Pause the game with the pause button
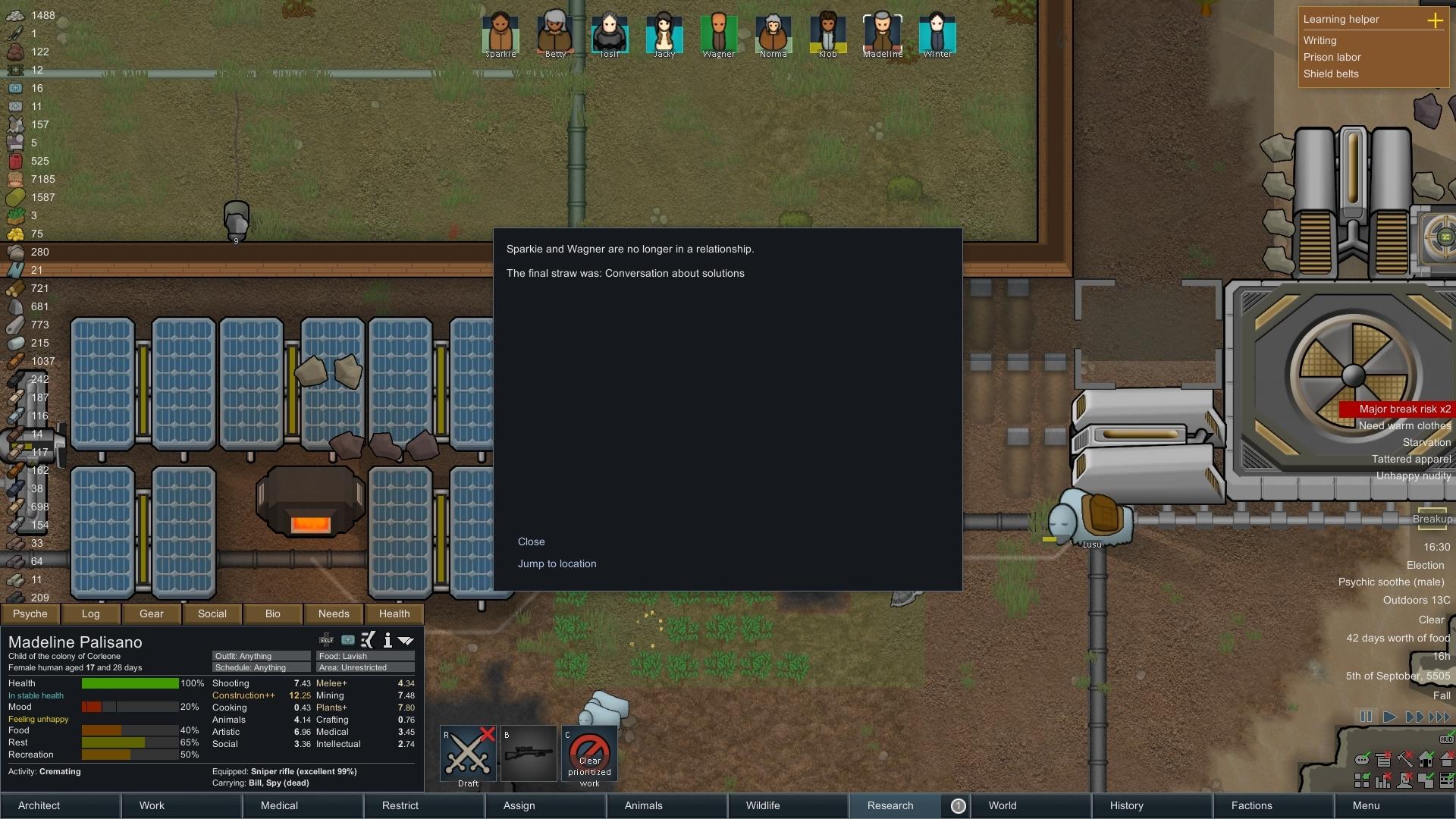This screenshot has width=1456, height=819. (x=1366, y=717)
